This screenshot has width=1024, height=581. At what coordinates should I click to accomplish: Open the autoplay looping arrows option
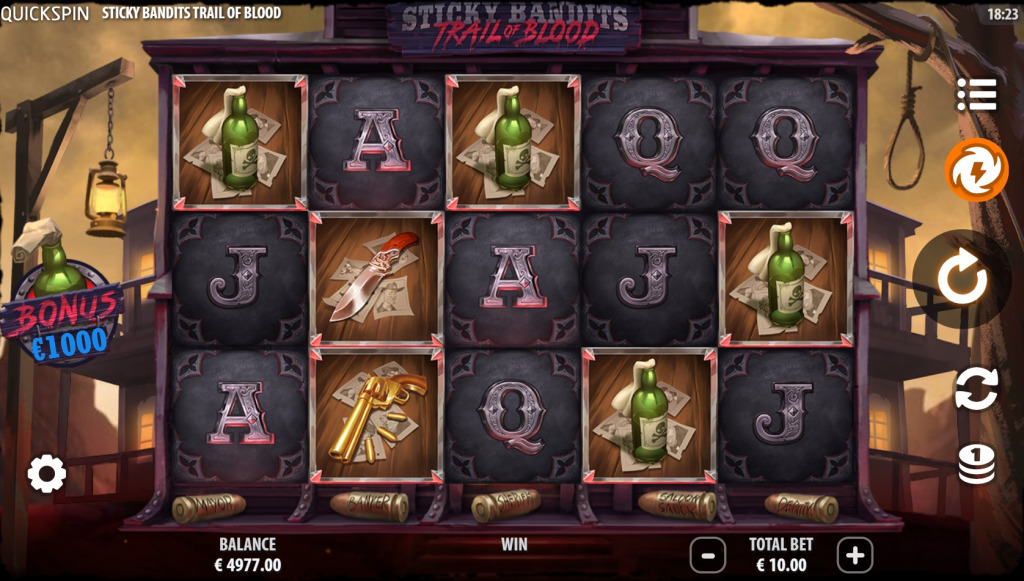coord(976,388)
